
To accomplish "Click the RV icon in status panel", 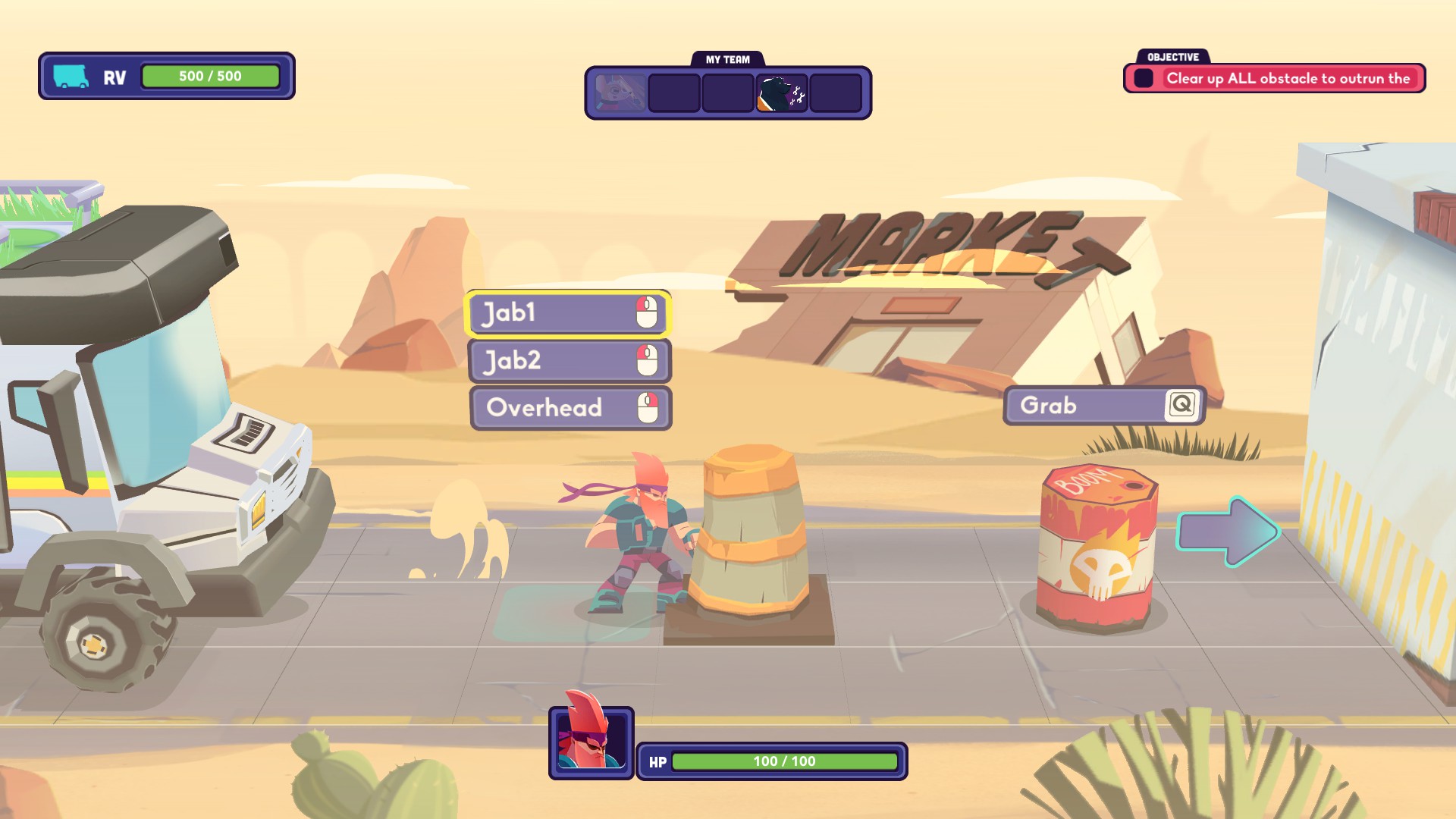I will 71,77.
